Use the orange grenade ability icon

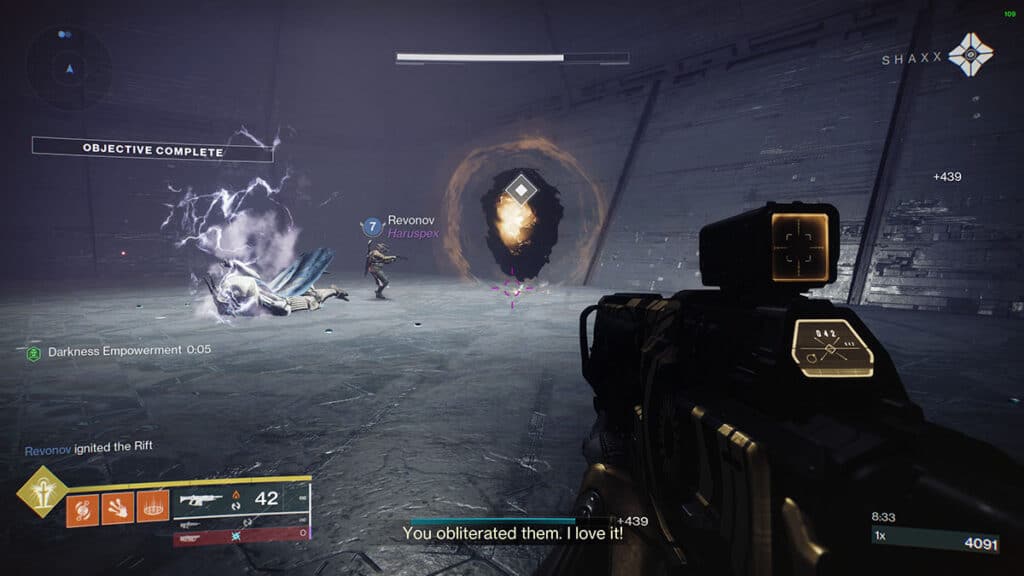pyautogui.click(x=82, y=508)
